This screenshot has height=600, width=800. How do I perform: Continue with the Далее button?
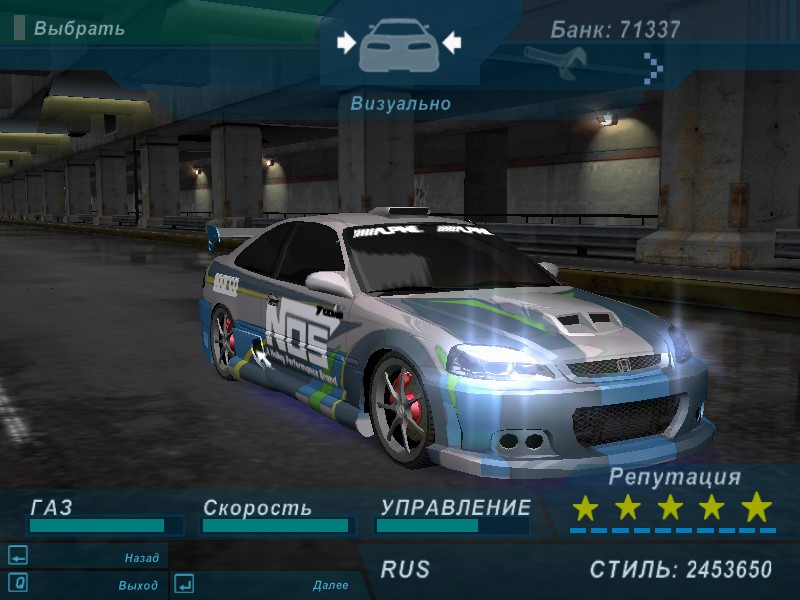pos(330,585)
